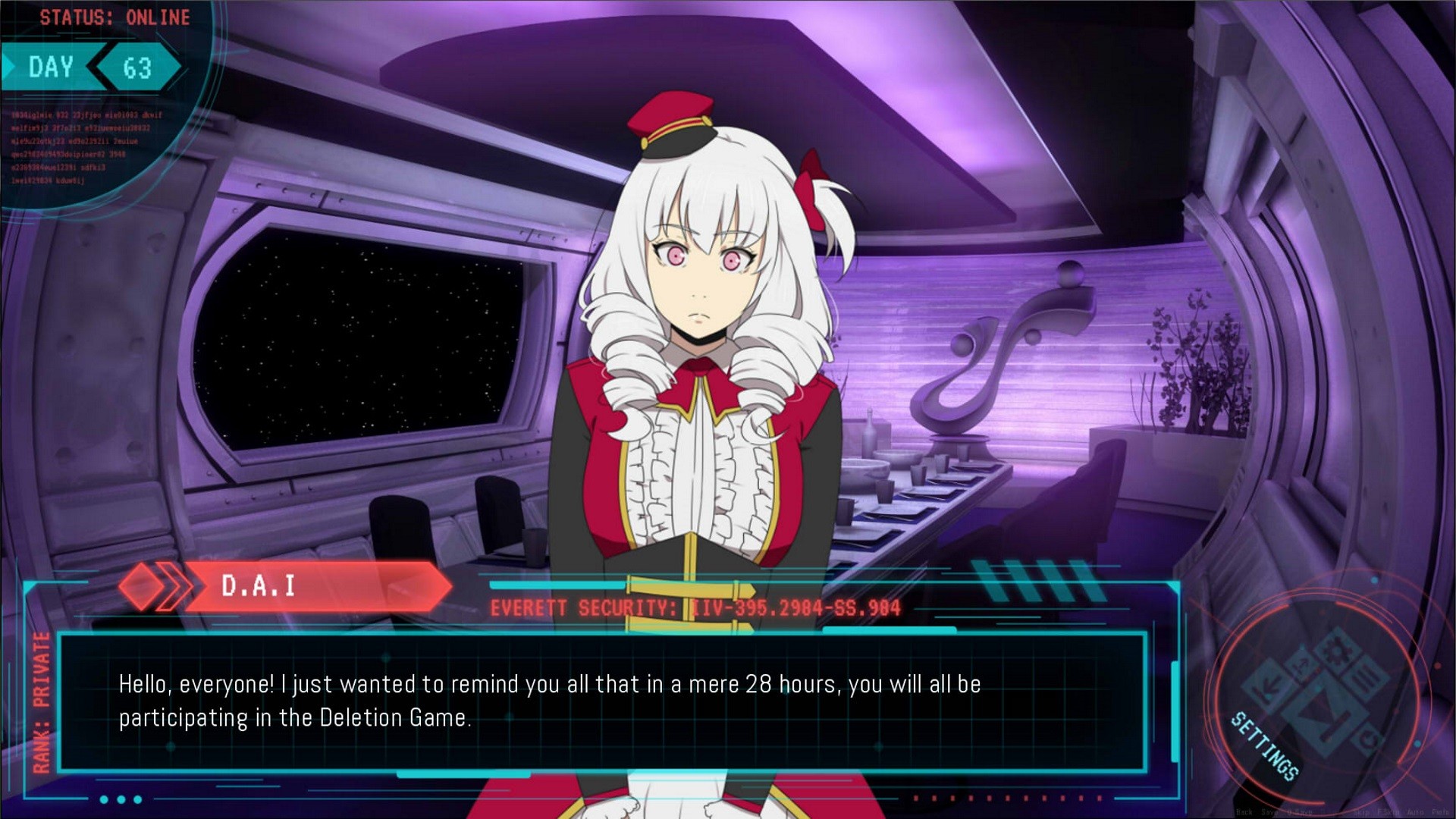
Task: Click Save in the quick menu
Action: click(1267, 811)
